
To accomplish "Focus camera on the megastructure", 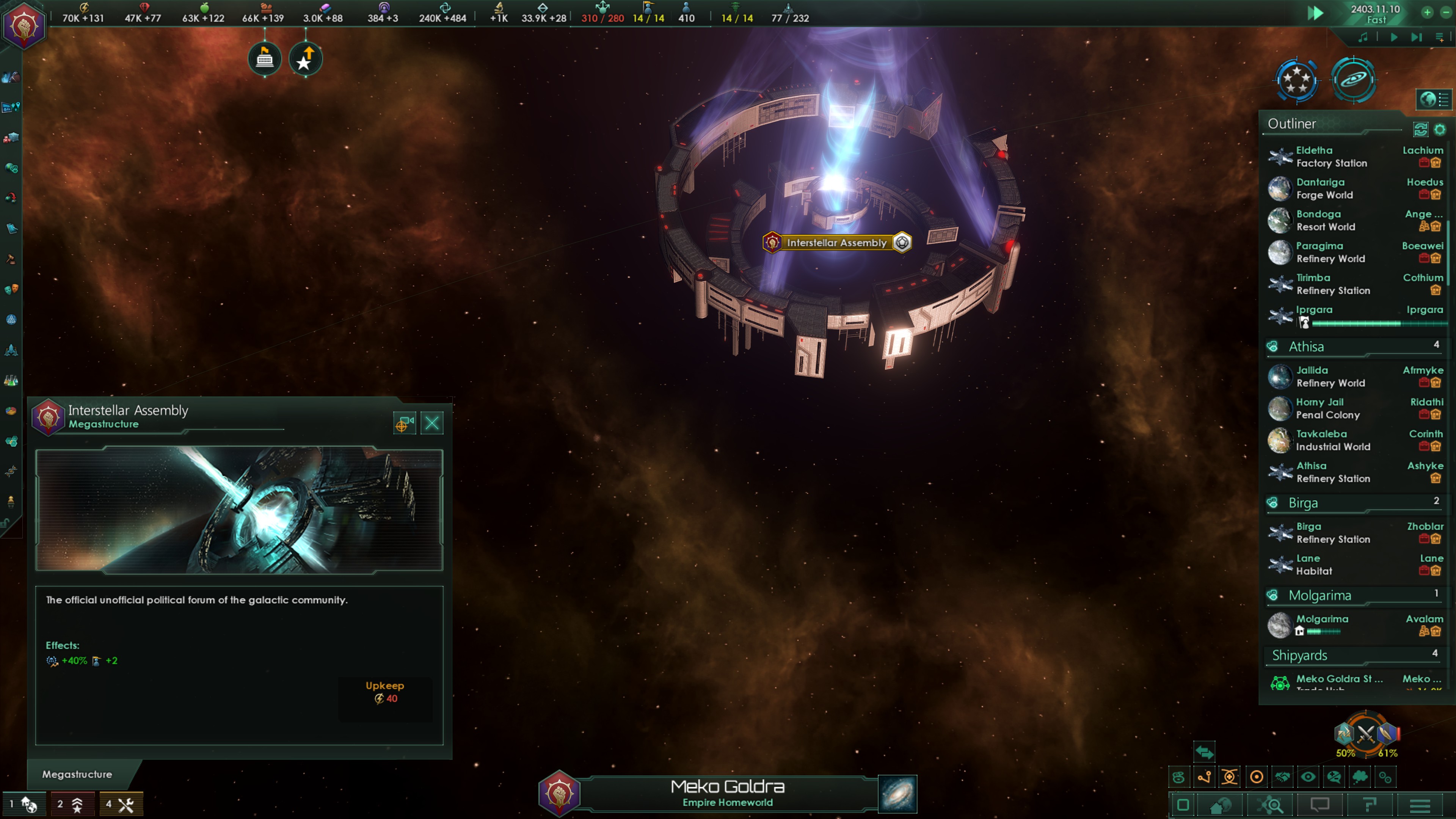I will click(x=404, y=423).
